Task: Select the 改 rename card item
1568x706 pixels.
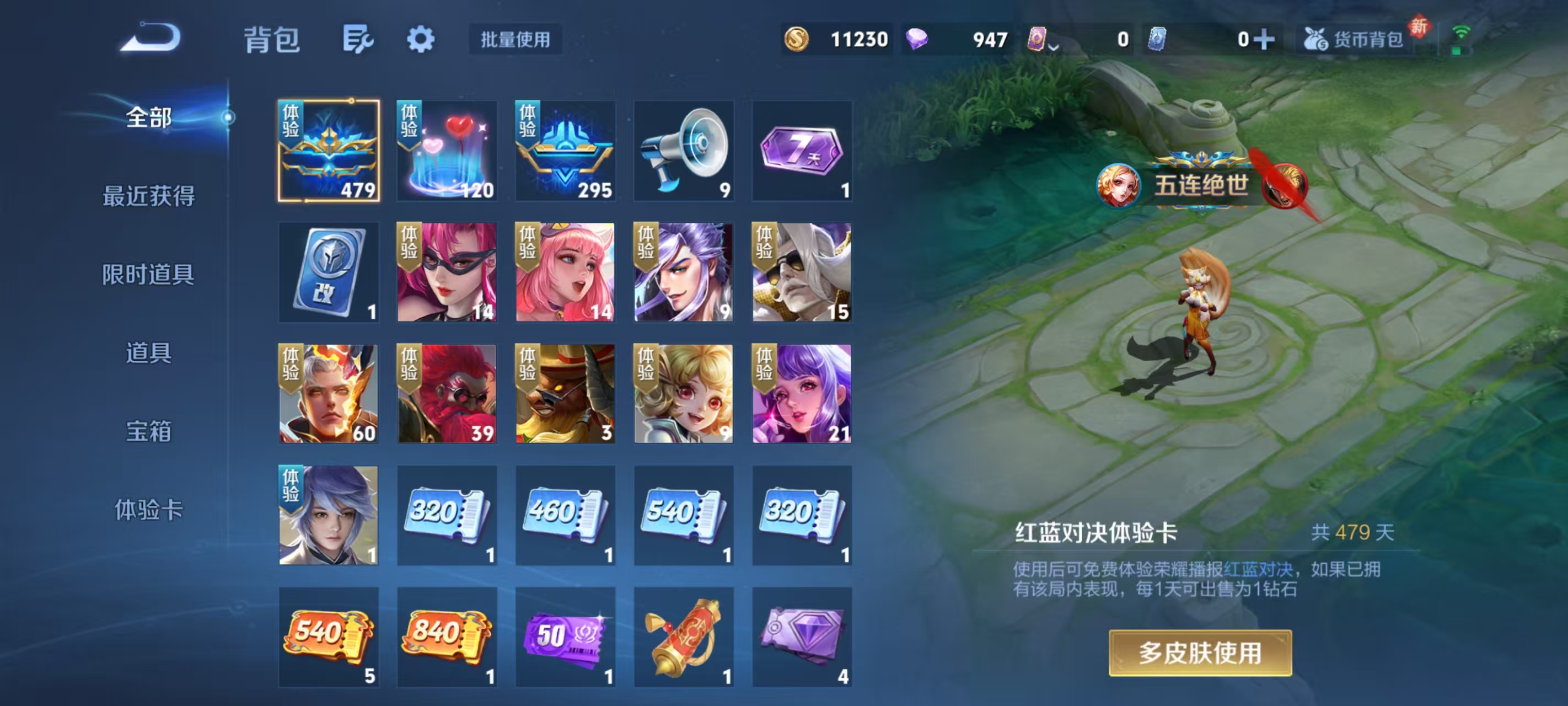Action: [328, 272]
